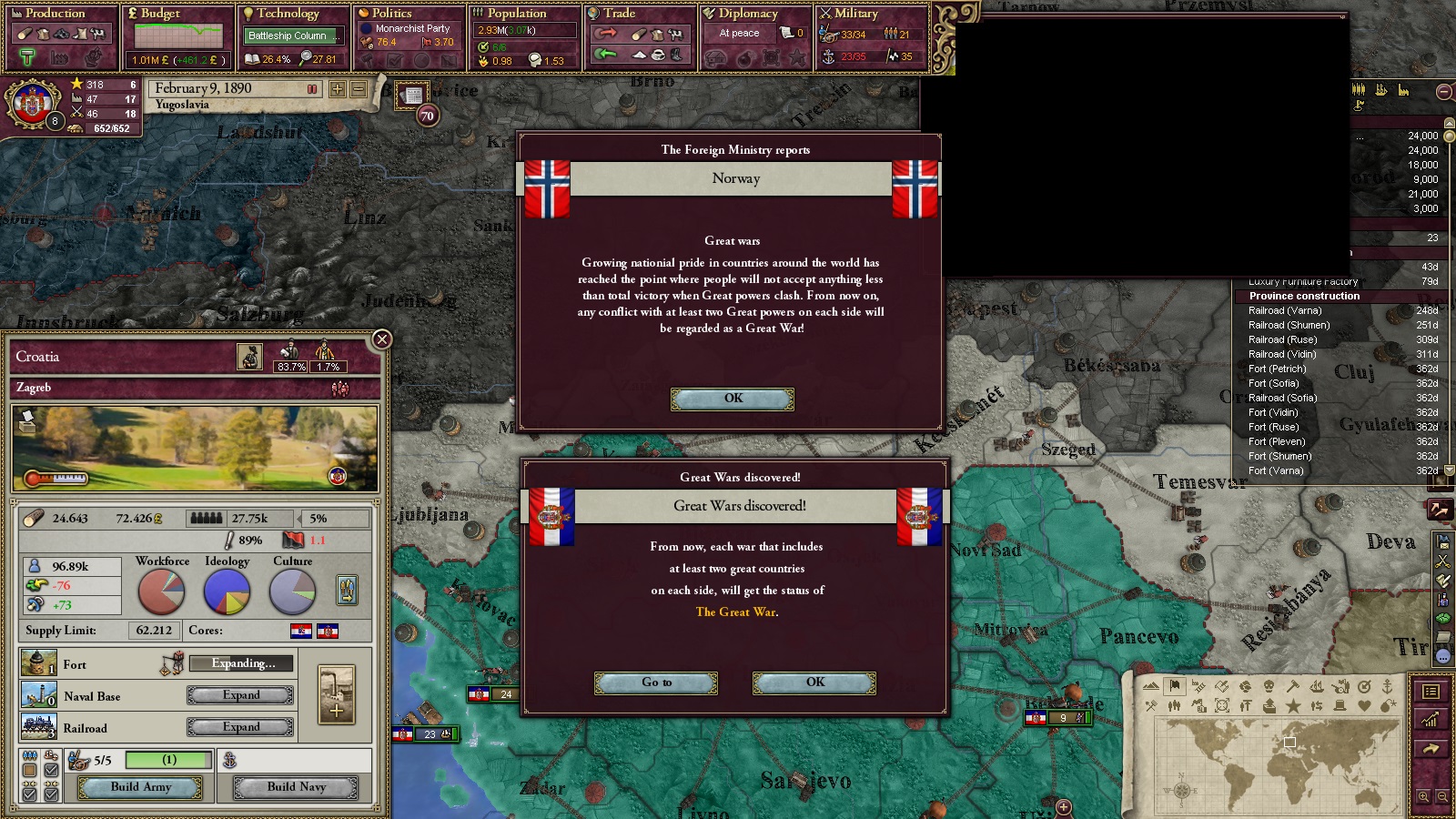
Task: Dismiss Great Wars discovered popup with OK
Action: 814,682
